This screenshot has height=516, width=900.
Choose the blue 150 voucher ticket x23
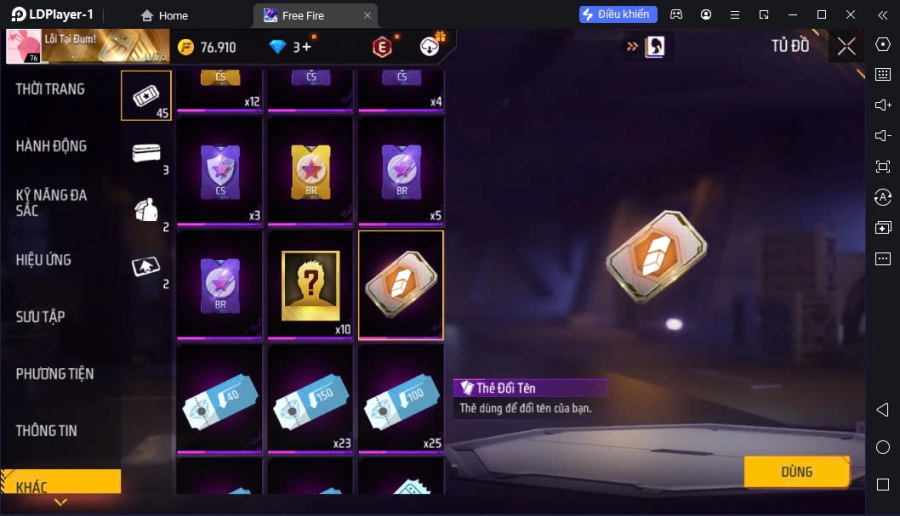tap(310, 399)
